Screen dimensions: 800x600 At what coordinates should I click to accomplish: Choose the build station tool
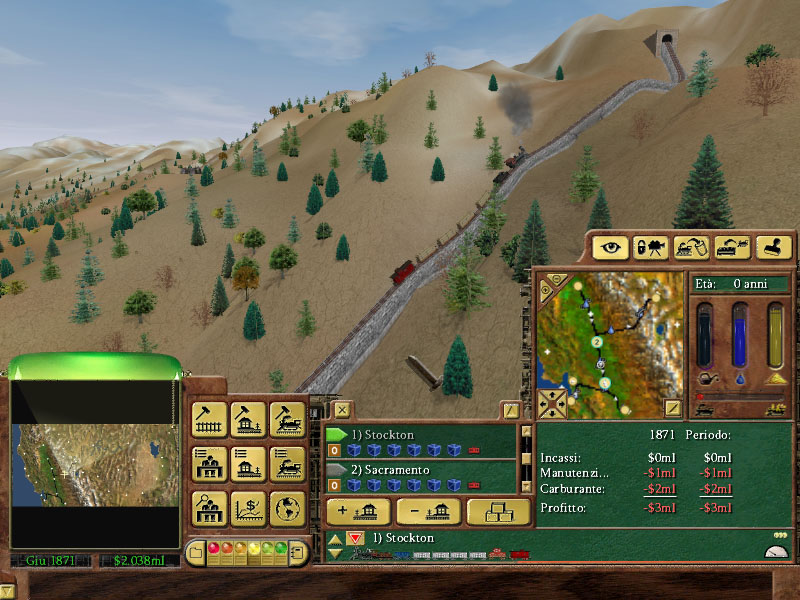click(248, 420)
